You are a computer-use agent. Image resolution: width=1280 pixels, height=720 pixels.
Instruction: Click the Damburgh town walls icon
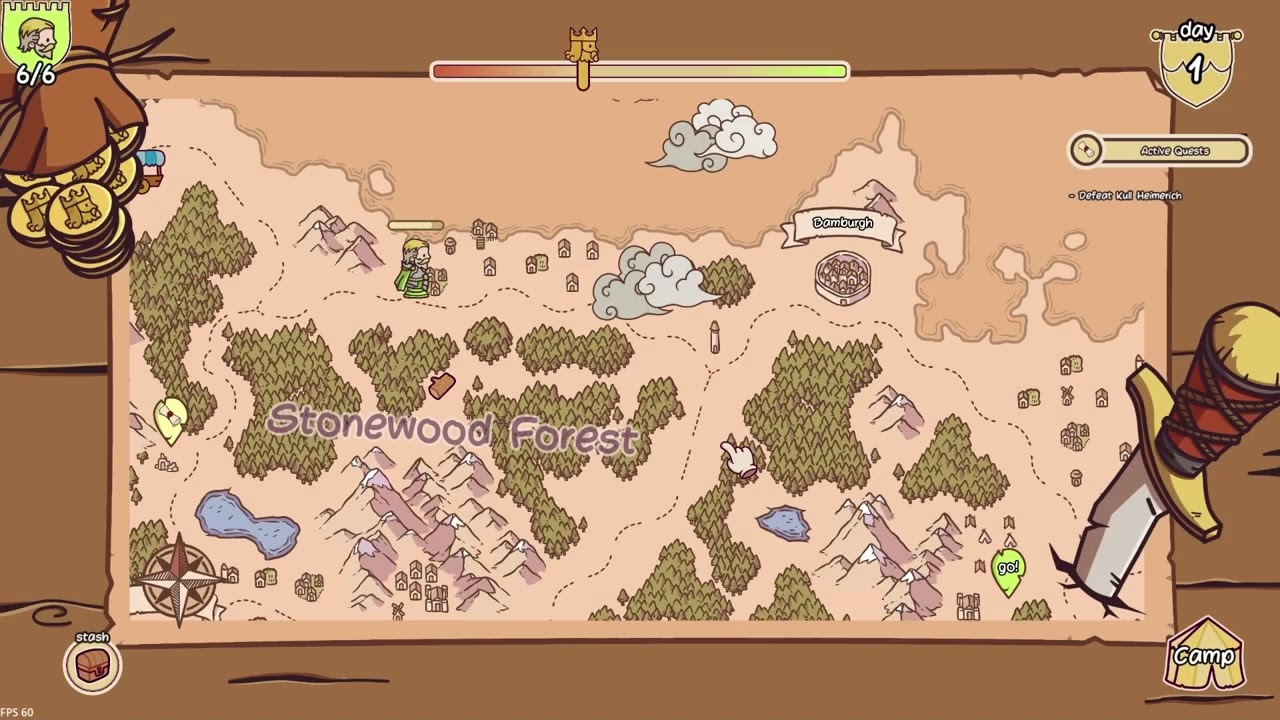pos(843,277)
